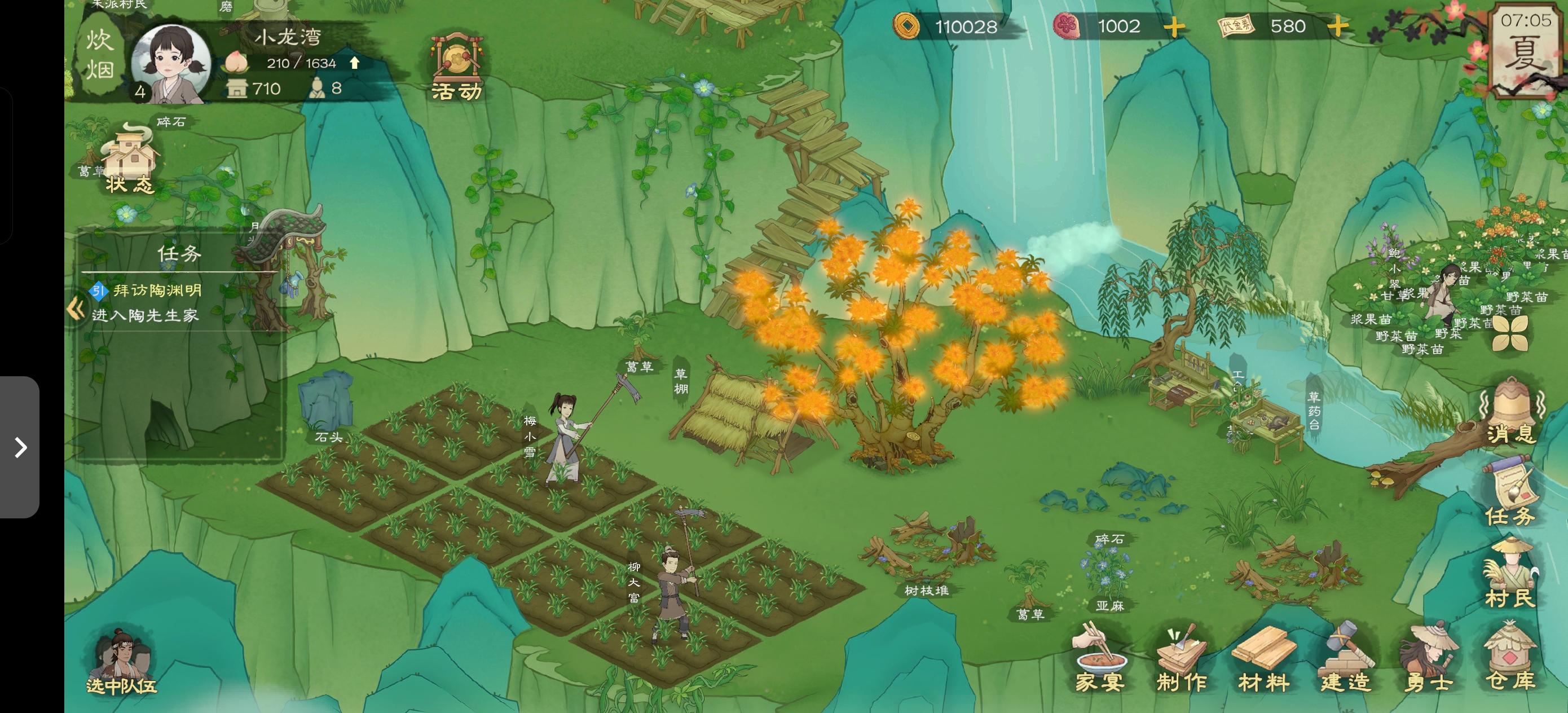This screenshot has width=1568, height=713.
Task: Open the 活动 events gong icon
Action: 456,68
